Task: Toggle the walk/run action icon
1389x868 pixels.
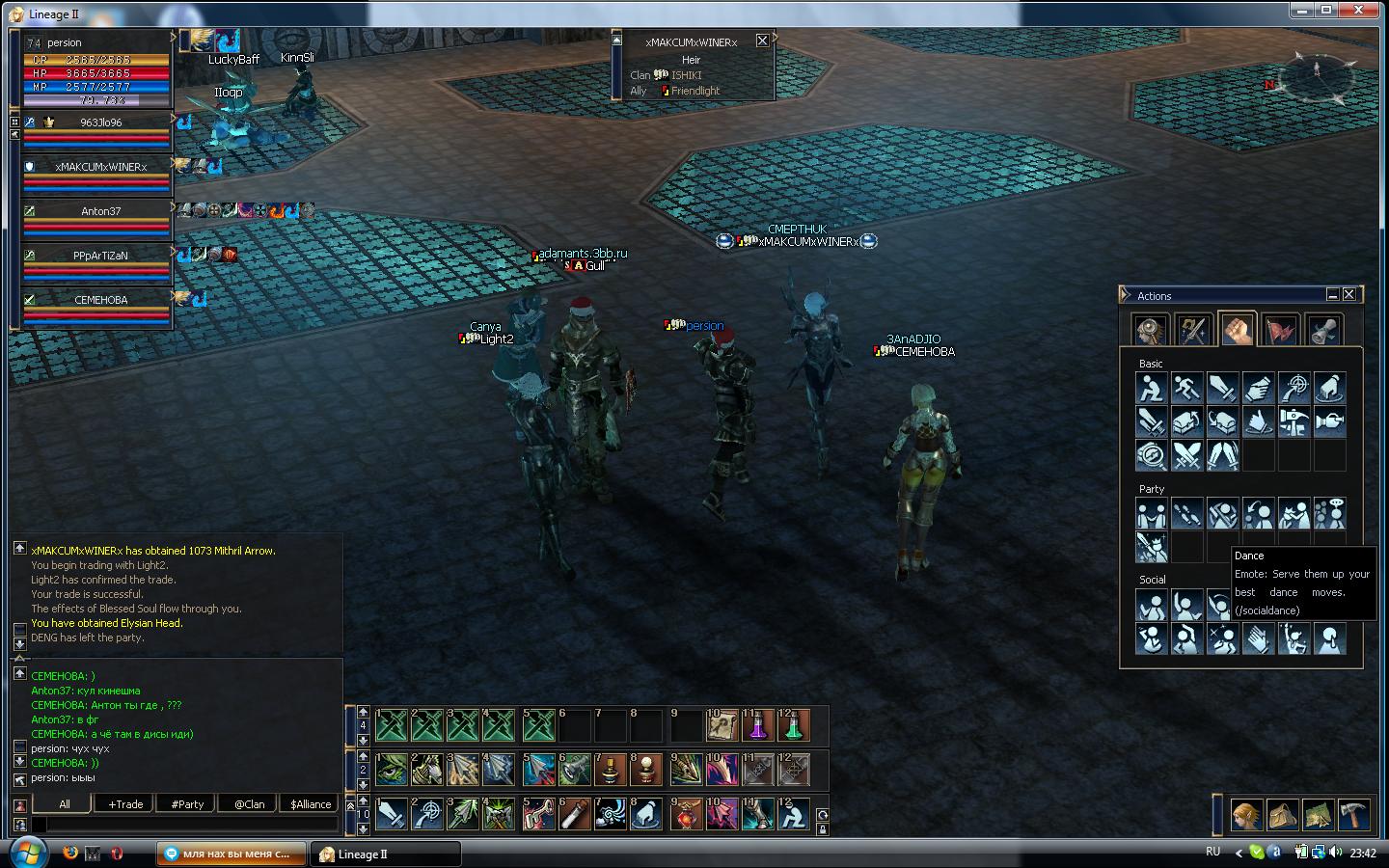Action: point(1186,388)
